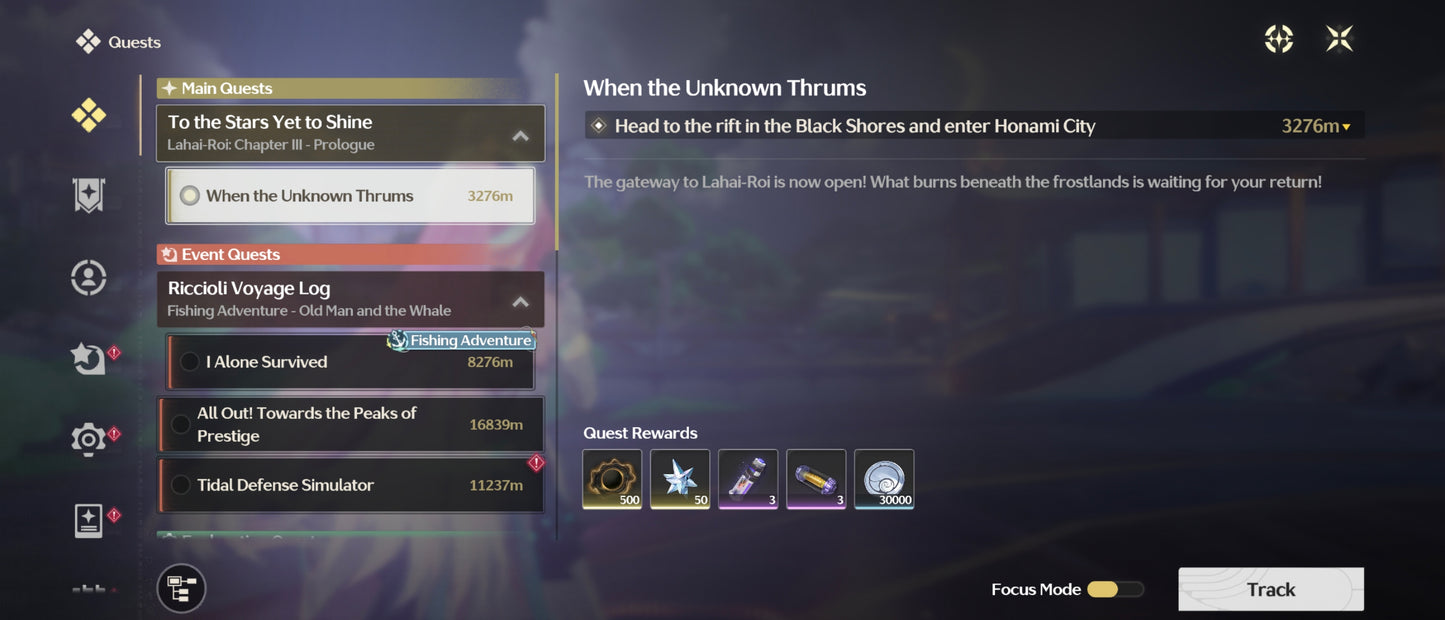Toggle Focus Mode switch
Viewport: 1445px width, 620px height.
click(x=1114, y=590)
